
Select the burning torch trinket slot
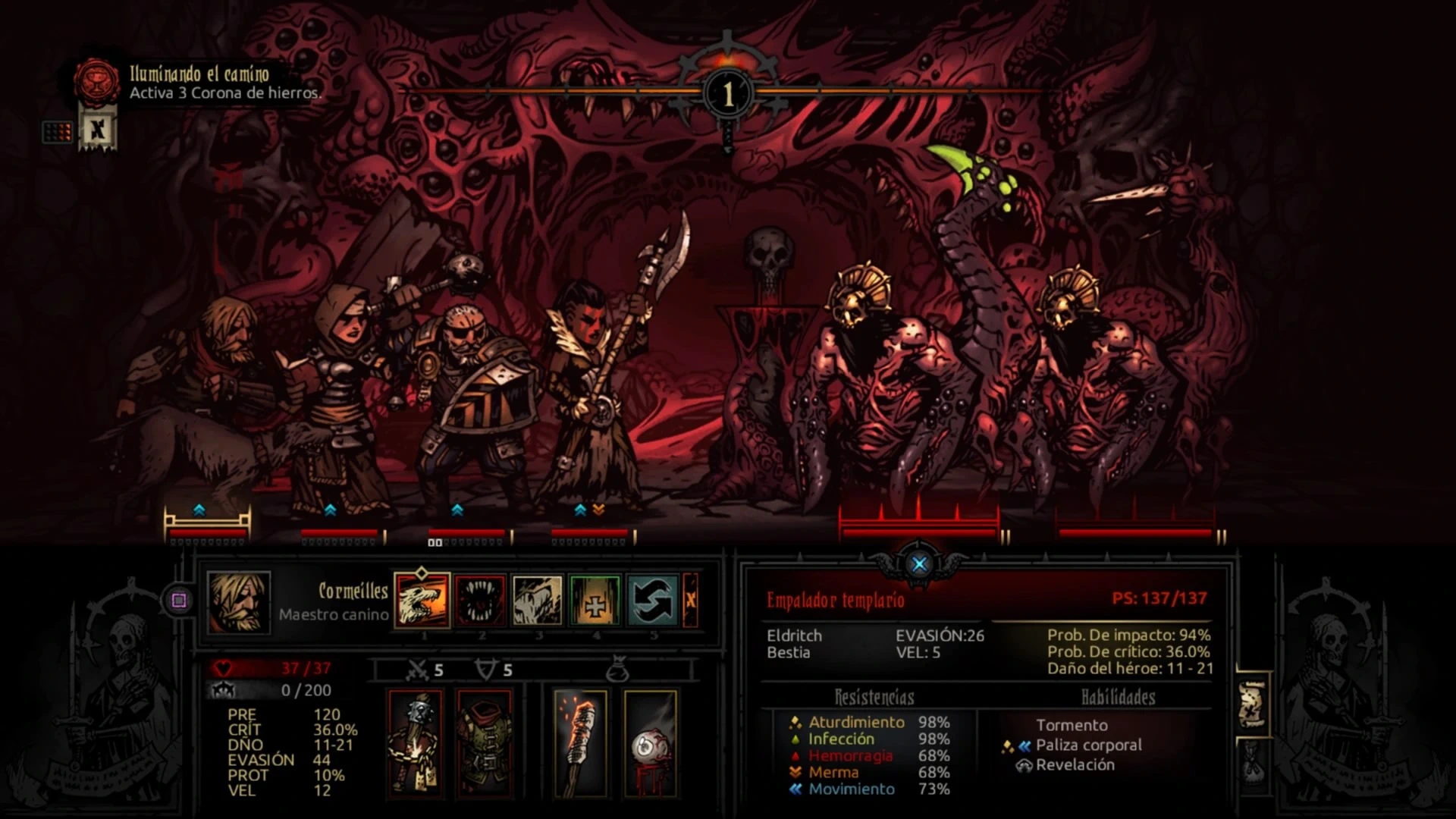point(580,743)
